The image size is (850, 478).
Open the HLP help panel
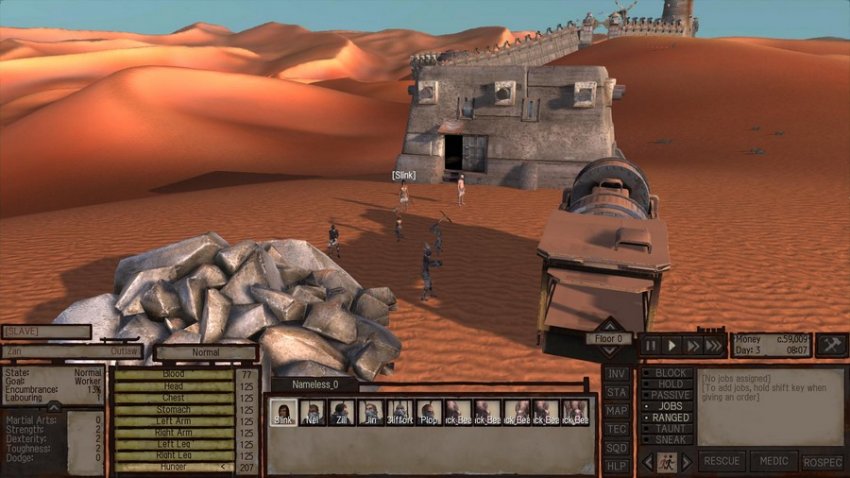(617, 466)
